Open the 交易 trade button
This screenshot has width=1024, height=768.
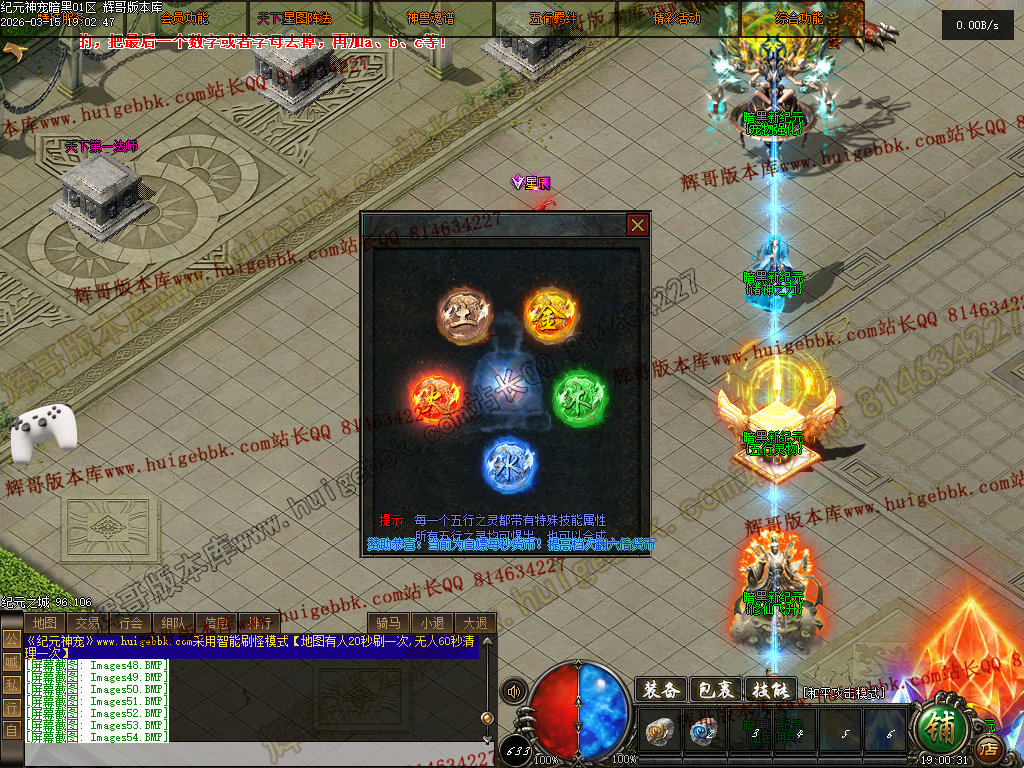click(87, 623)
